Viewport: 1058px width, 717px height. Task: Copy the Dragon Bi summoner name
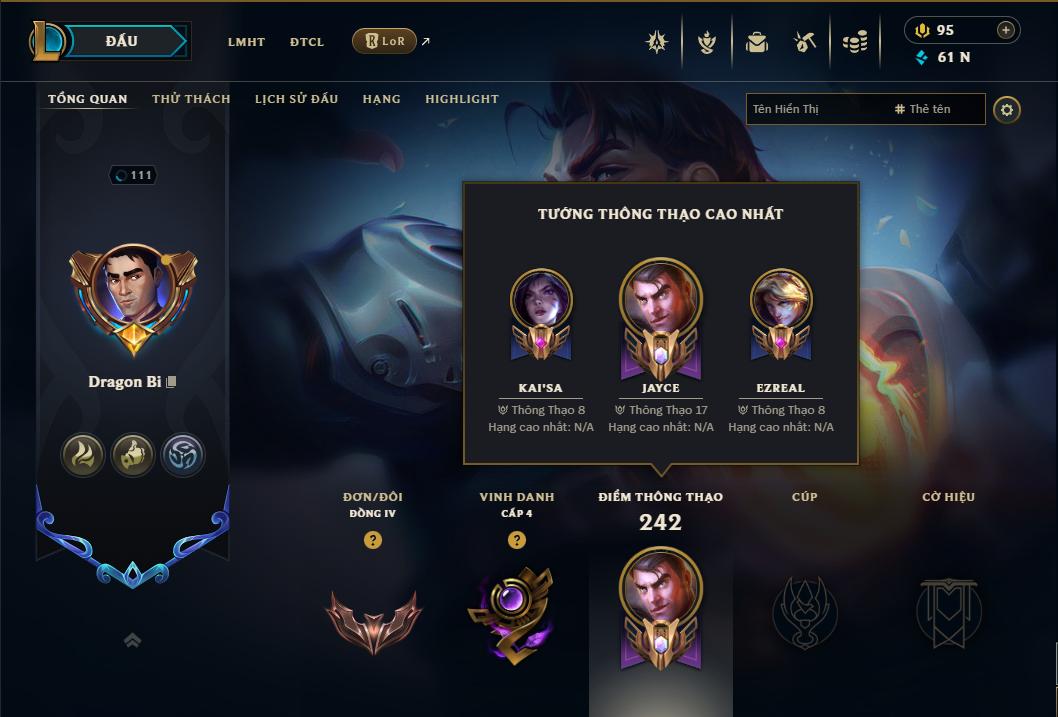171,382
